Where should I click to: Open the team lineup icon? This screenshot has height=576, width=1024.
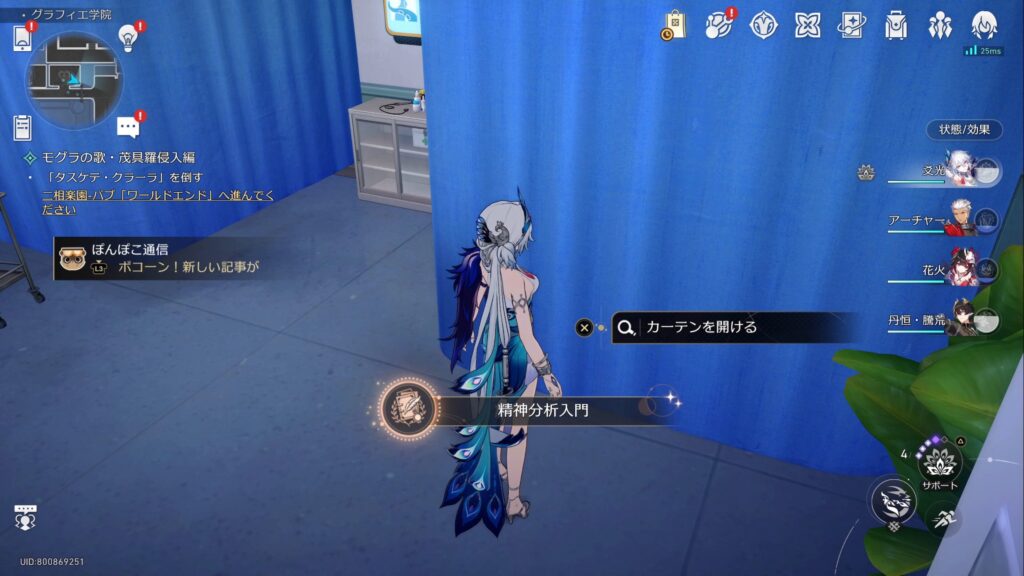point(940,25)
